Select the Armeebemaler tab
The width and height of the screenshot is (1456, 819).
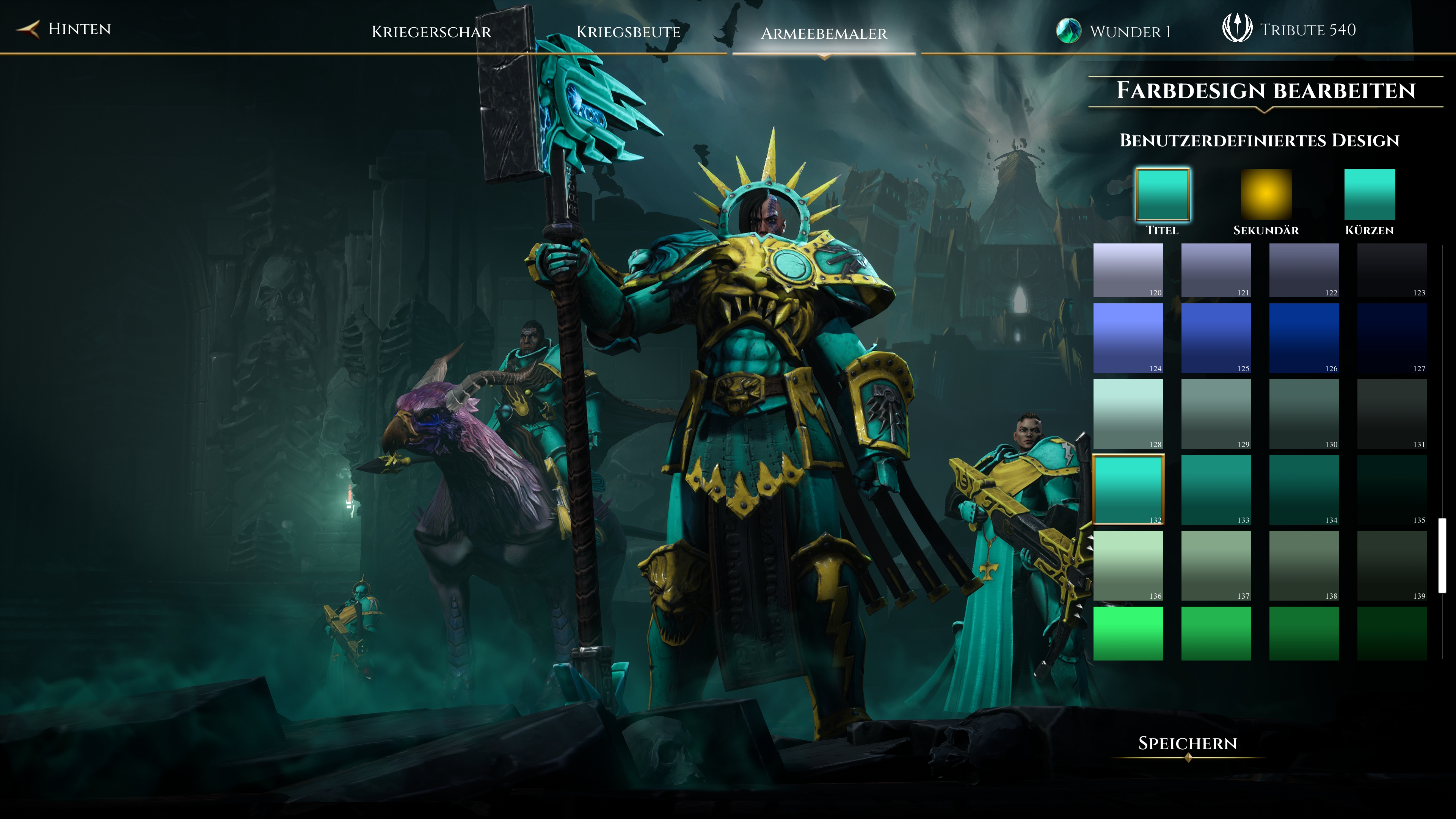coord(824,33)
